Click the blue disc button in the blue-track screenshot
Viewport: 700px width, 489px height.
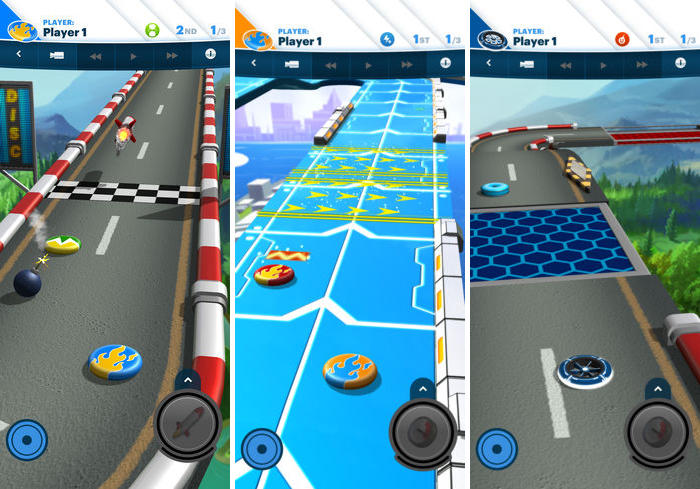(x=259, y=447)
